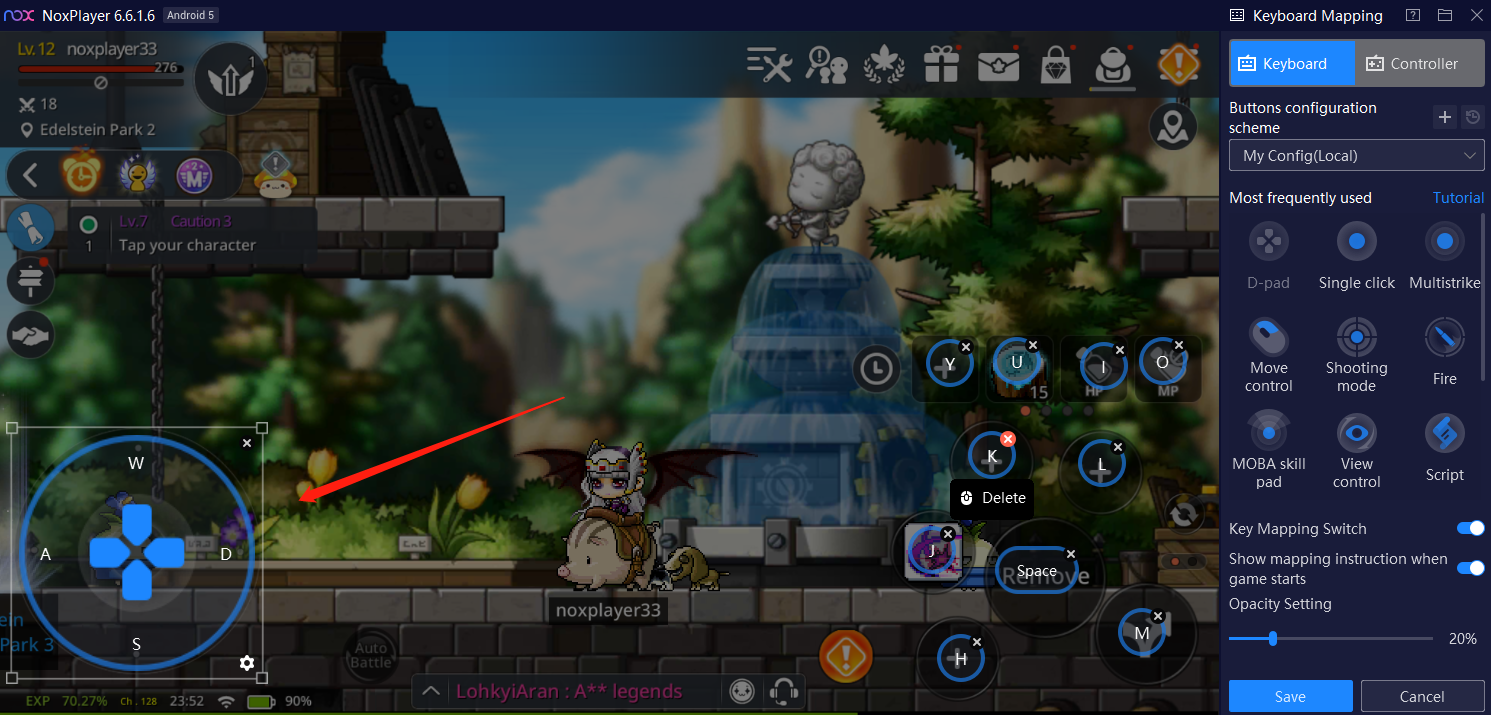Viewport: 1491px width, 715px height.
Task: Open the mailbox envelope icon
Action: (998, 66)
